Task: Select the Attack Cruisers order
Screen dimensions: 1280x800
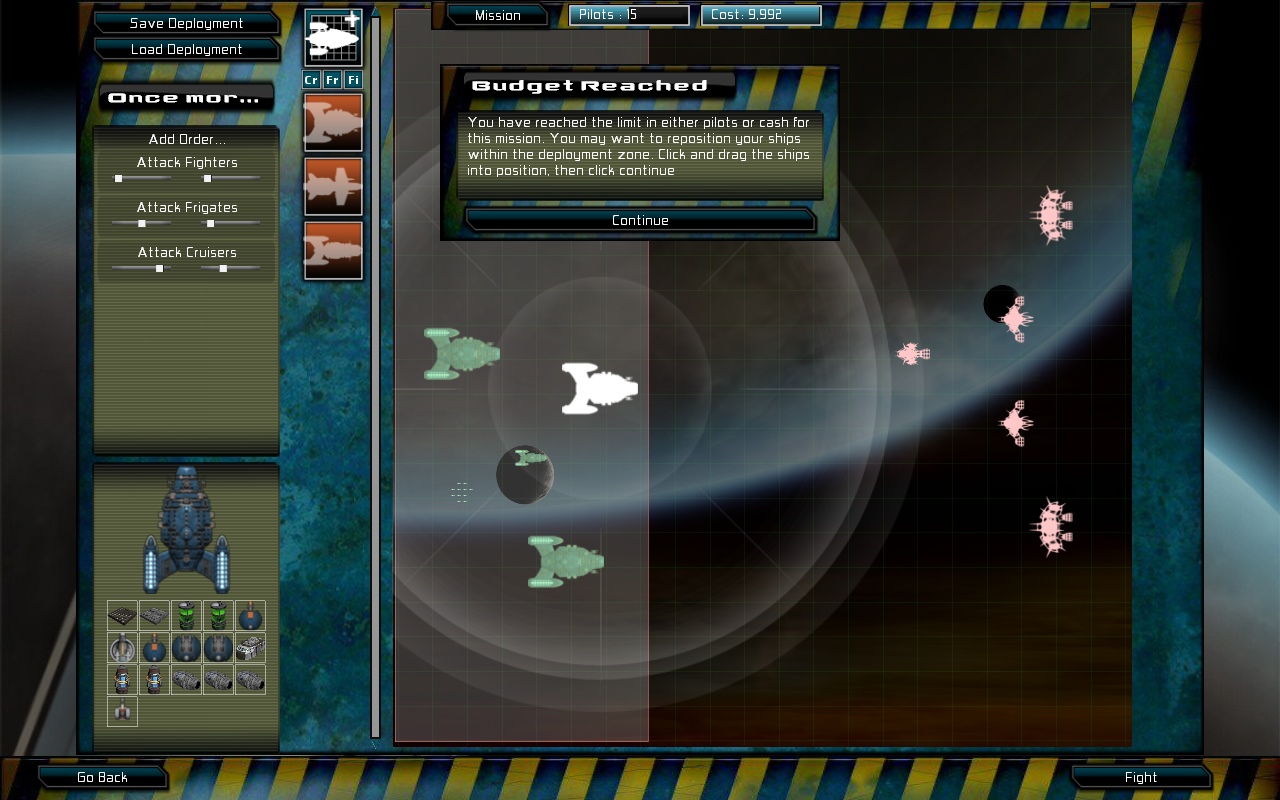Action: point(187,252)
